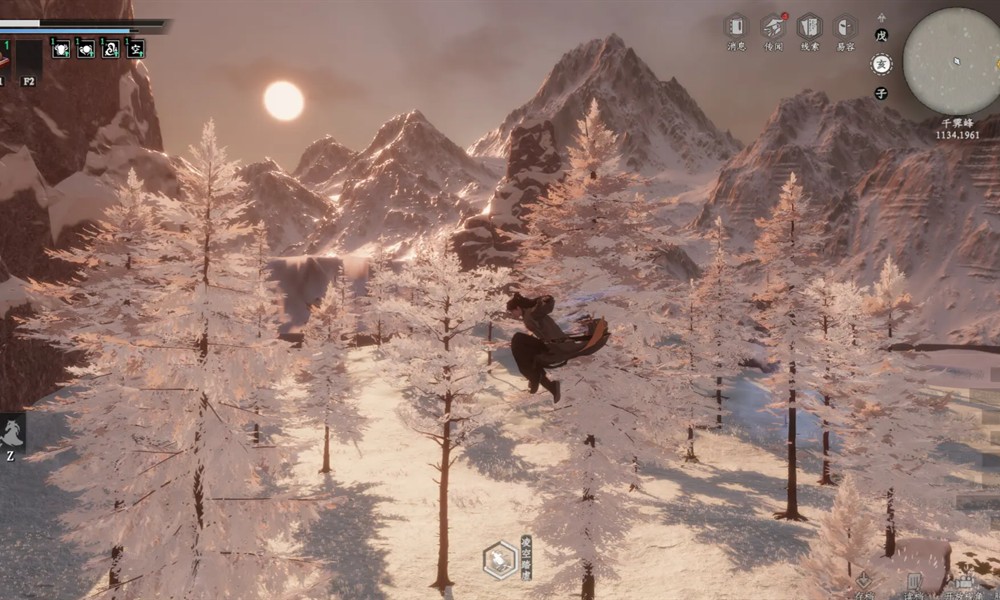The width and height of the screenshot is (1000, 600).
Task: Select the 戌 time marker
Action: [881, 34]
